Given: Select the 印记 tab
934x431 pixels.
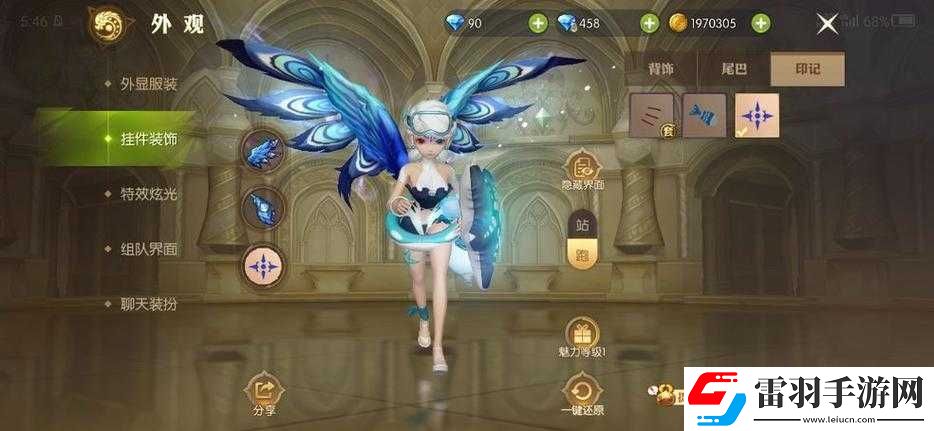Looking at the screenshot, I should tap(807, 69).
